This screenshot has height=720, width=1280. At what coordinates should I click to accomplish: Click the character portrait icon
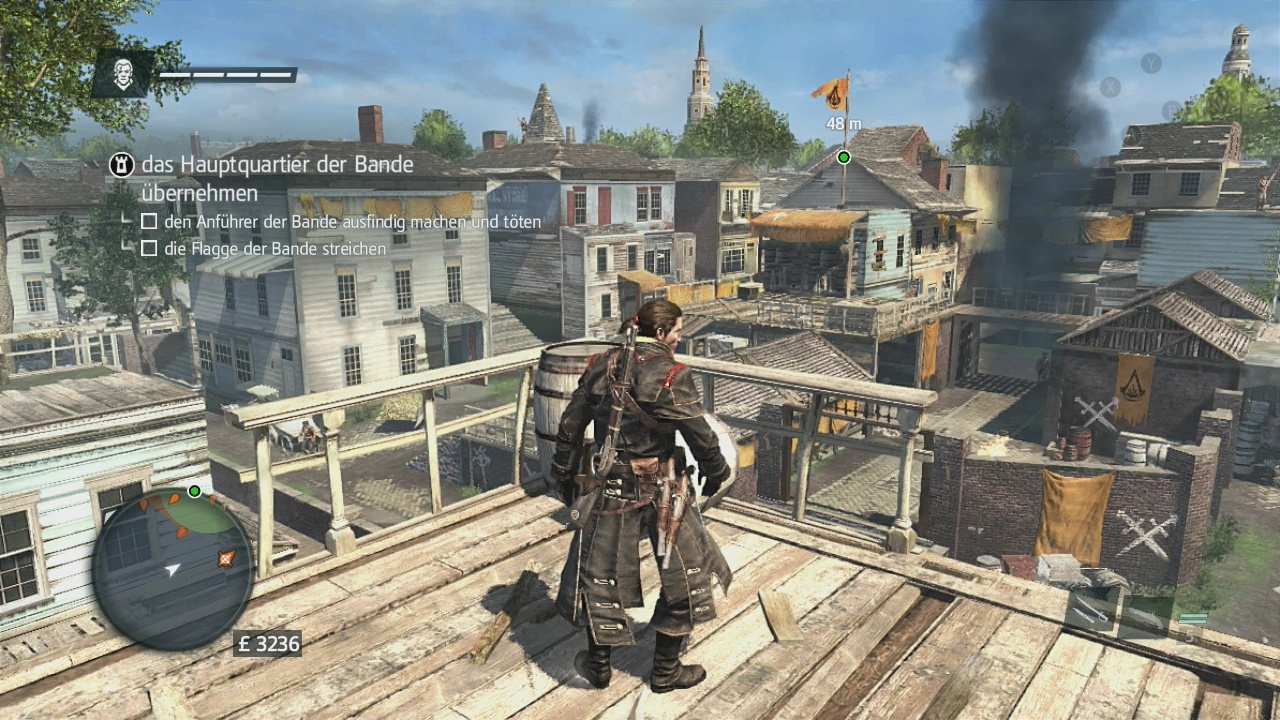[x=122, y=74]
